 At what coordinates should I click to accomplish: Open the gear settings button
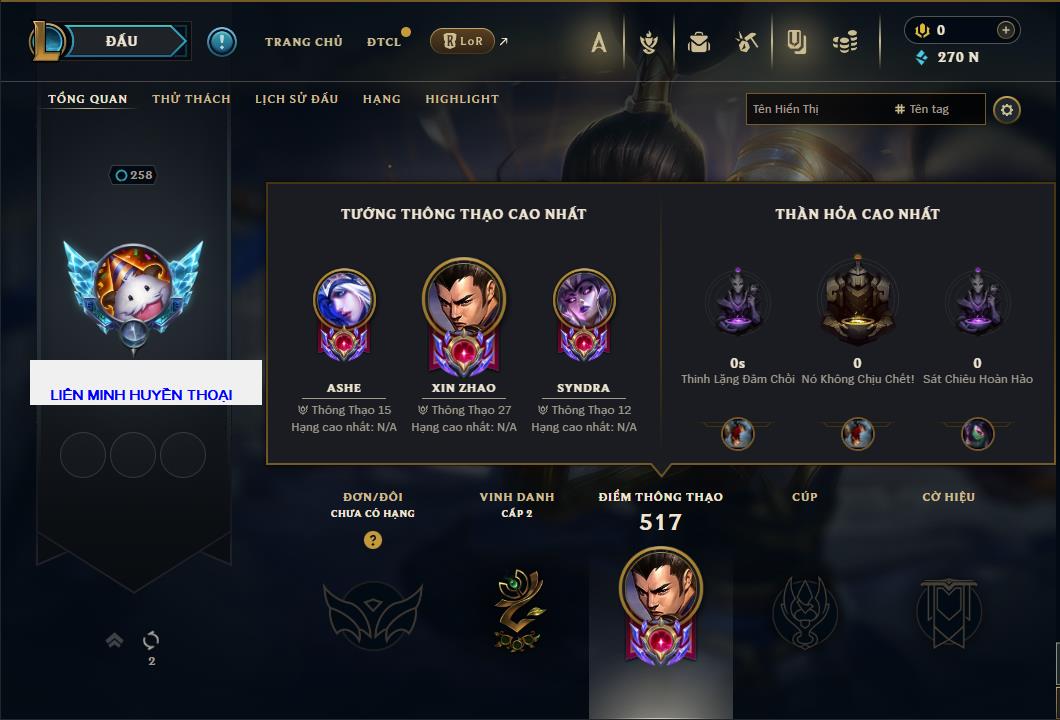click(x=1007, y=109)
